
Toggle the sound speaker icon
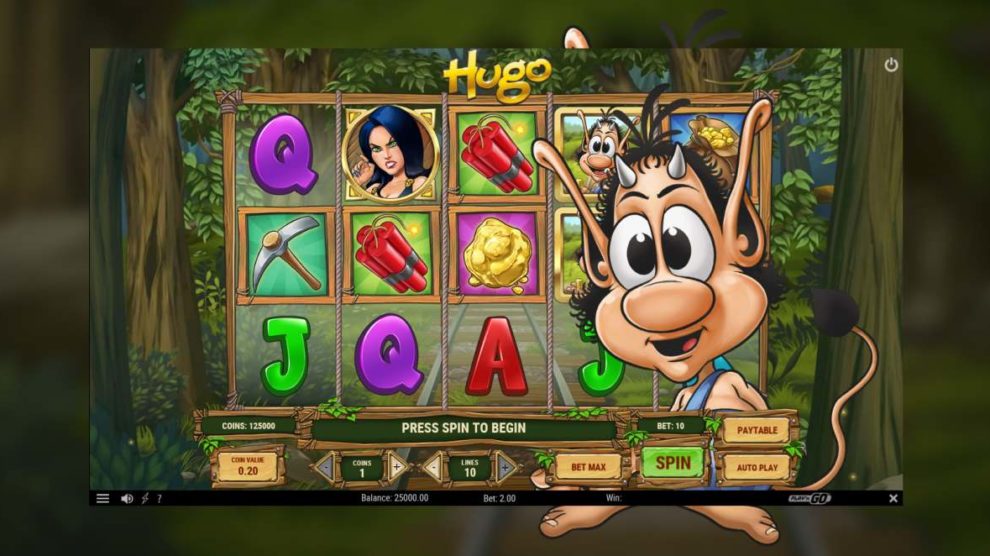[x=127, y=498]
